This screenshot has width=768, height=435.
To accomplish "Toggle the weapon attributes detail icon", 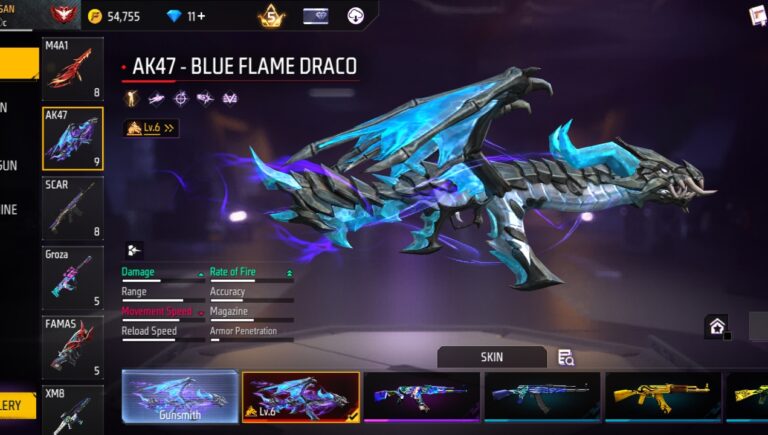I will pos(134,250).
